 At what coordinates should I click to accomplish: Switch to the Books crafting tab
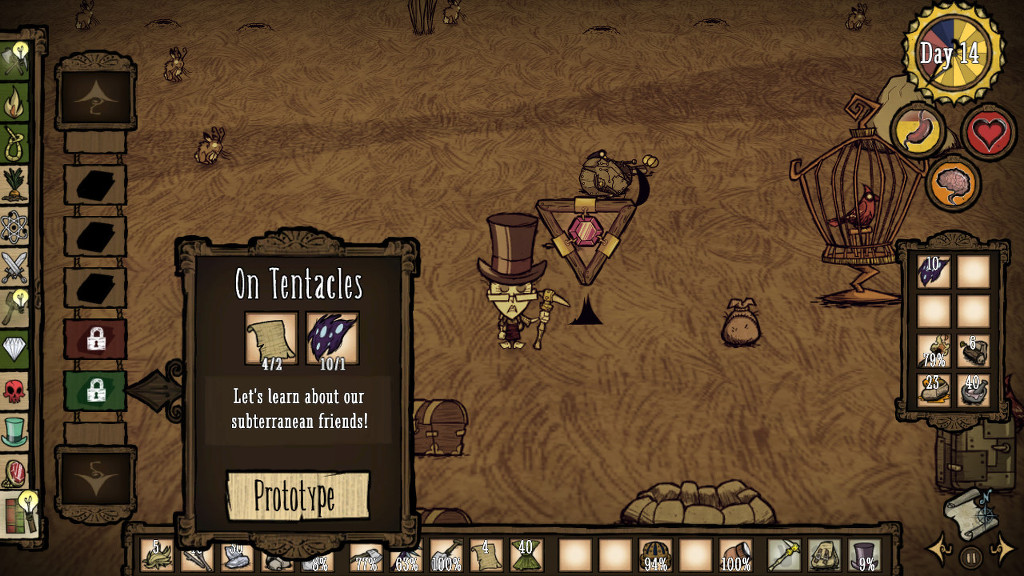(17, 513)
